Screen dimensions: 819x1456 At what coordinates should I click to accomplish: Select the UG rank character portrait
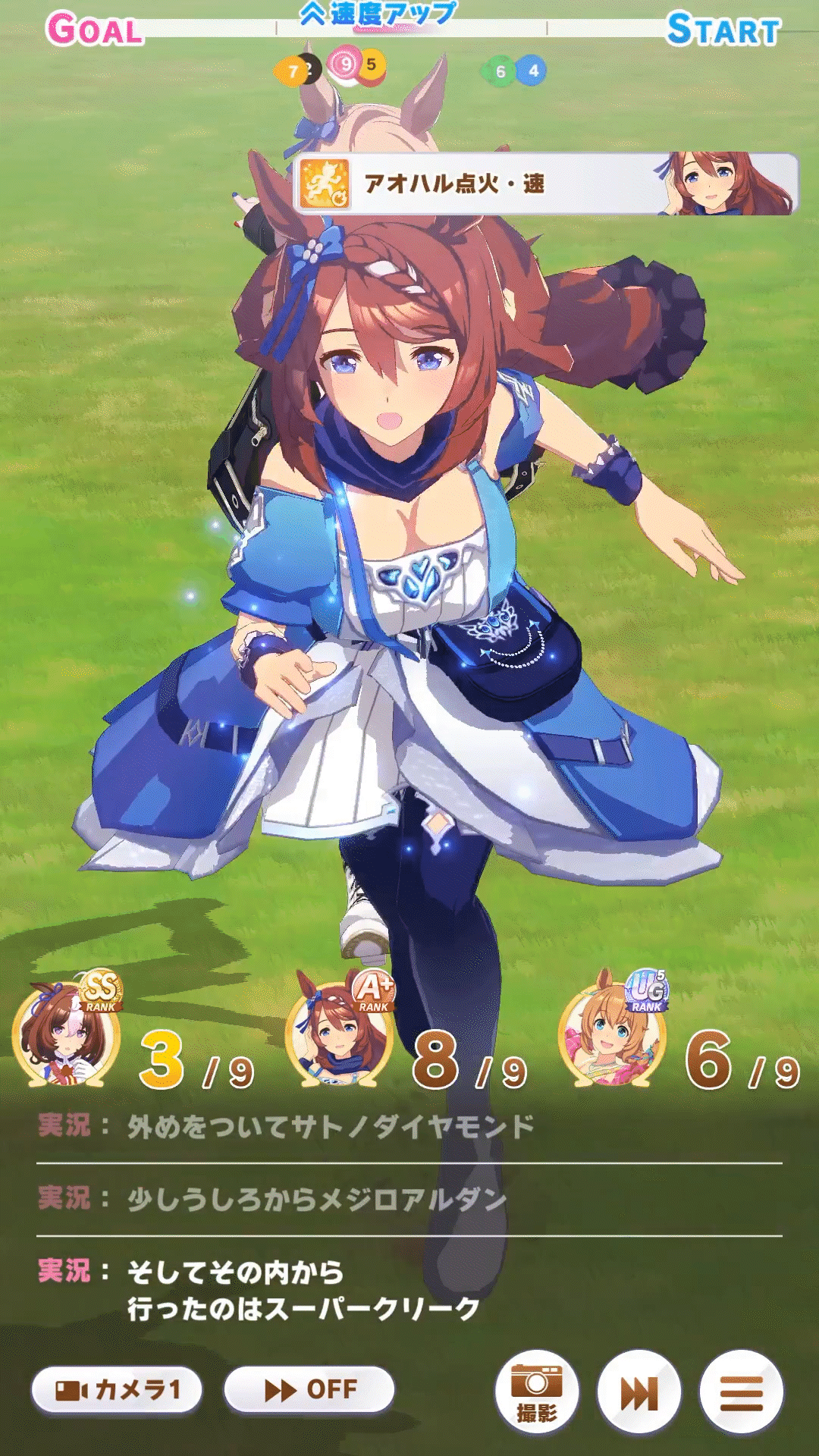tap(613, 1036)
